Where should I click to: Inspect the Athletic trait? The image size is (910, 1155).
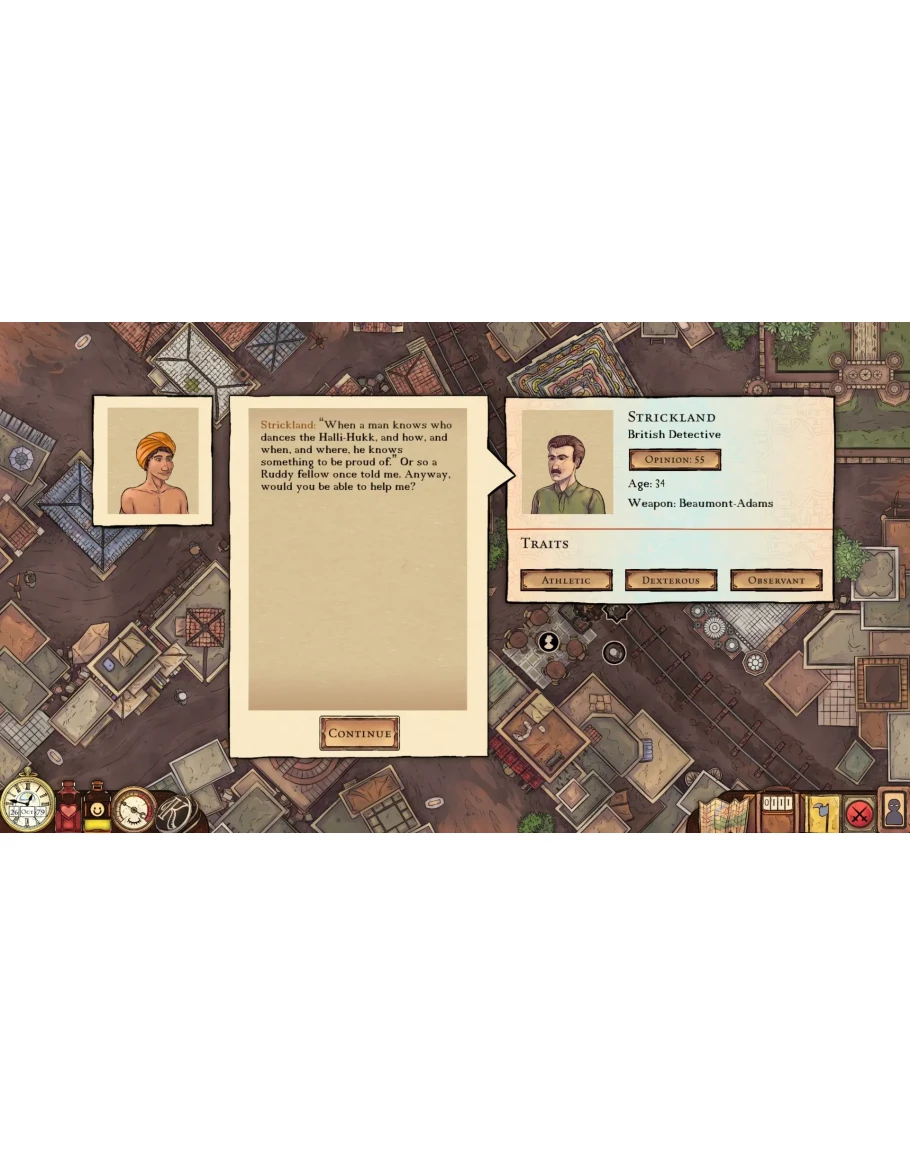(566, 580)
